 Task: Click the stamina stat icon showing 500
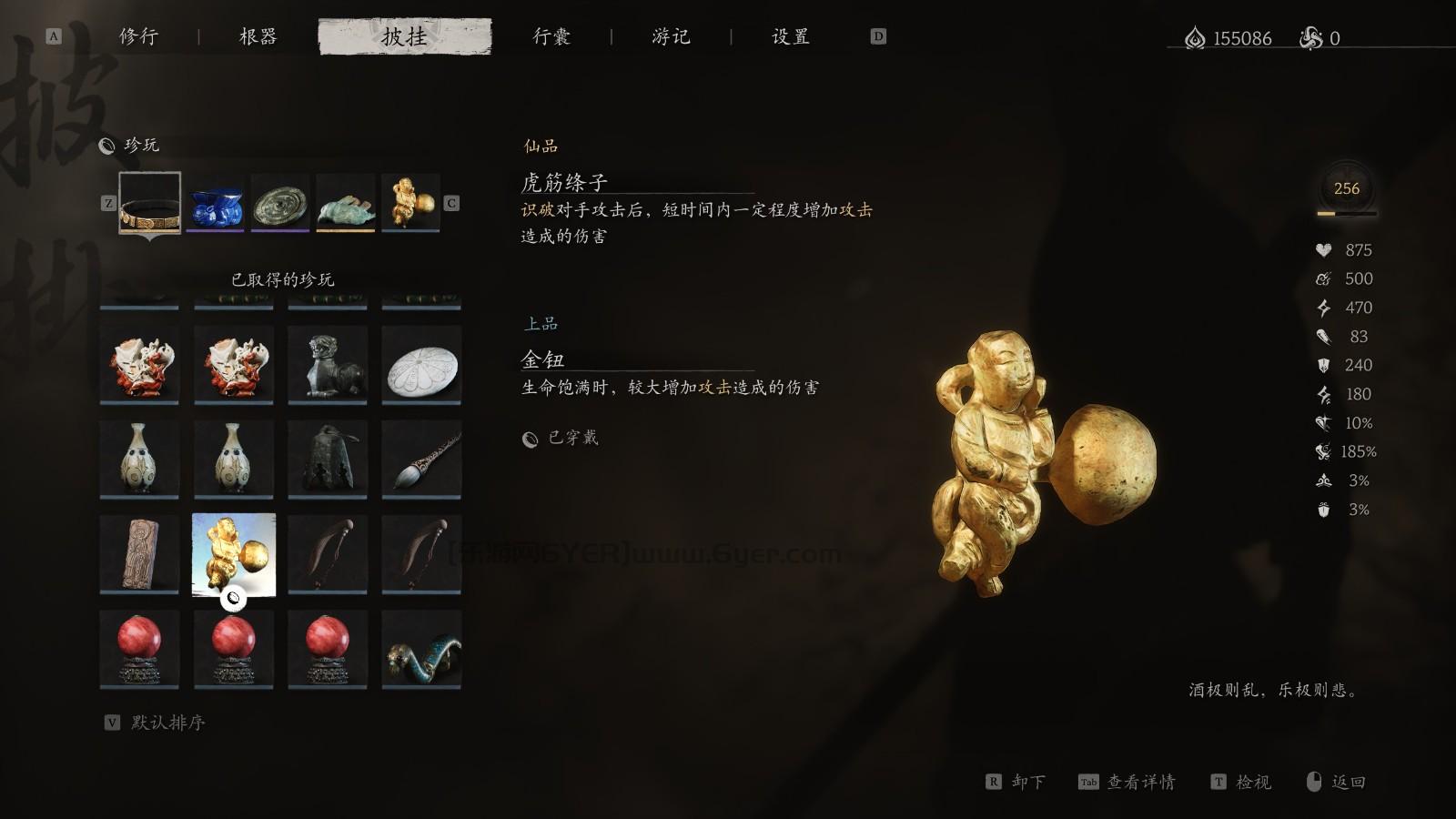click(1321, 278)
